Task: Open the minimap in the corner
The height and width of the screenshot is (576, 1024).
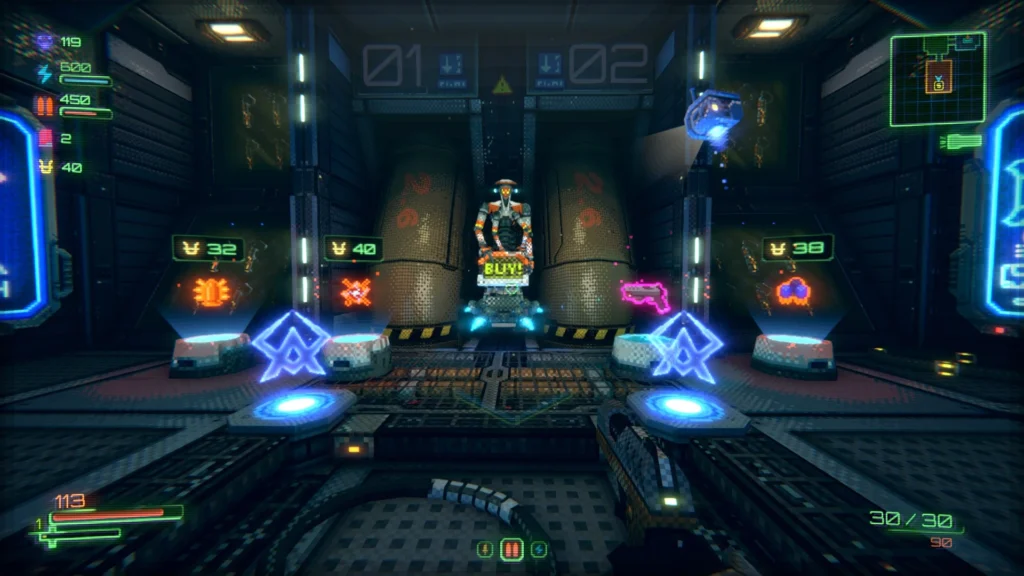Action: pos(937,79)
